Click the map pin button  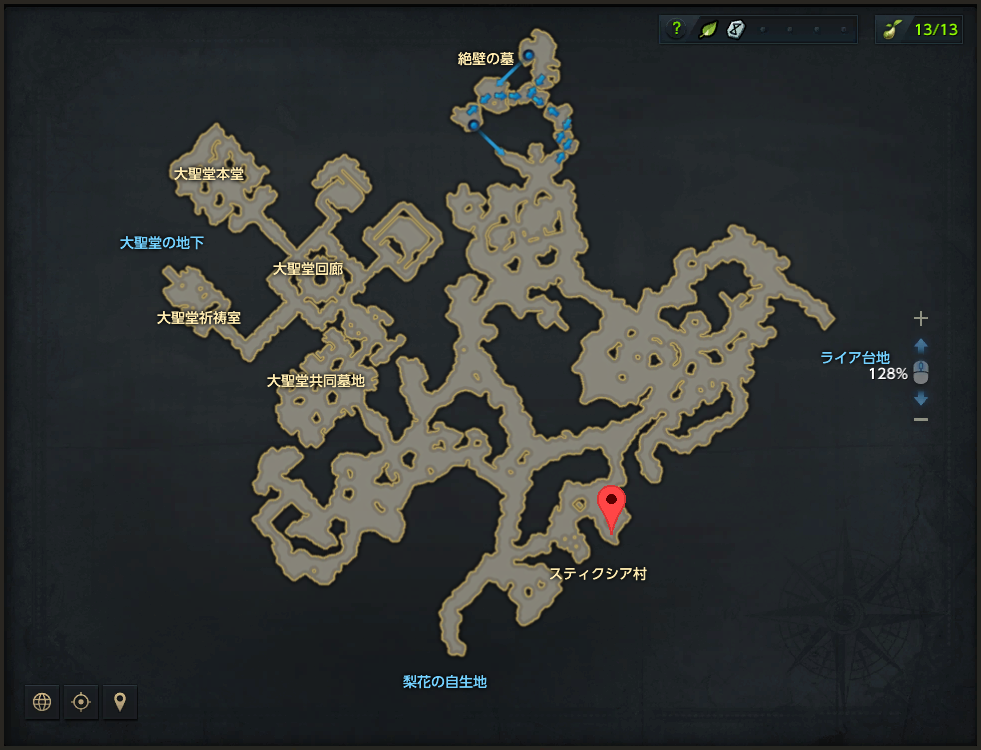click(x=120, y=702)
